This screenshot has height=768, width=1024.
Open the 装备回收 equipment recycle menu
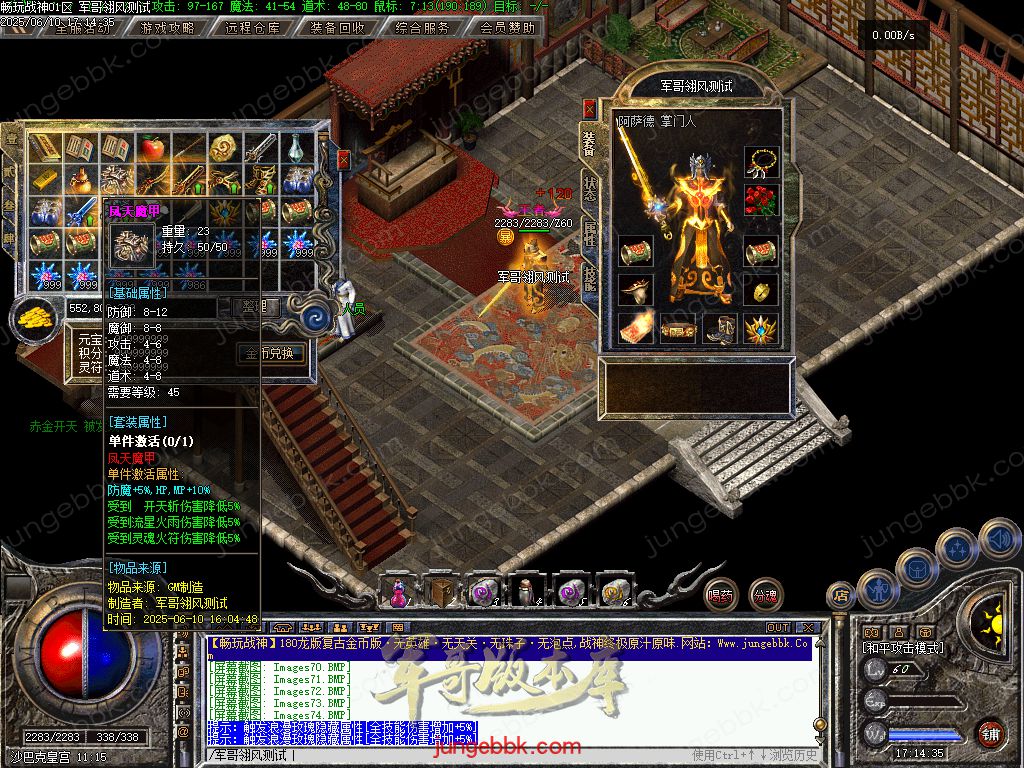[337, 28]
